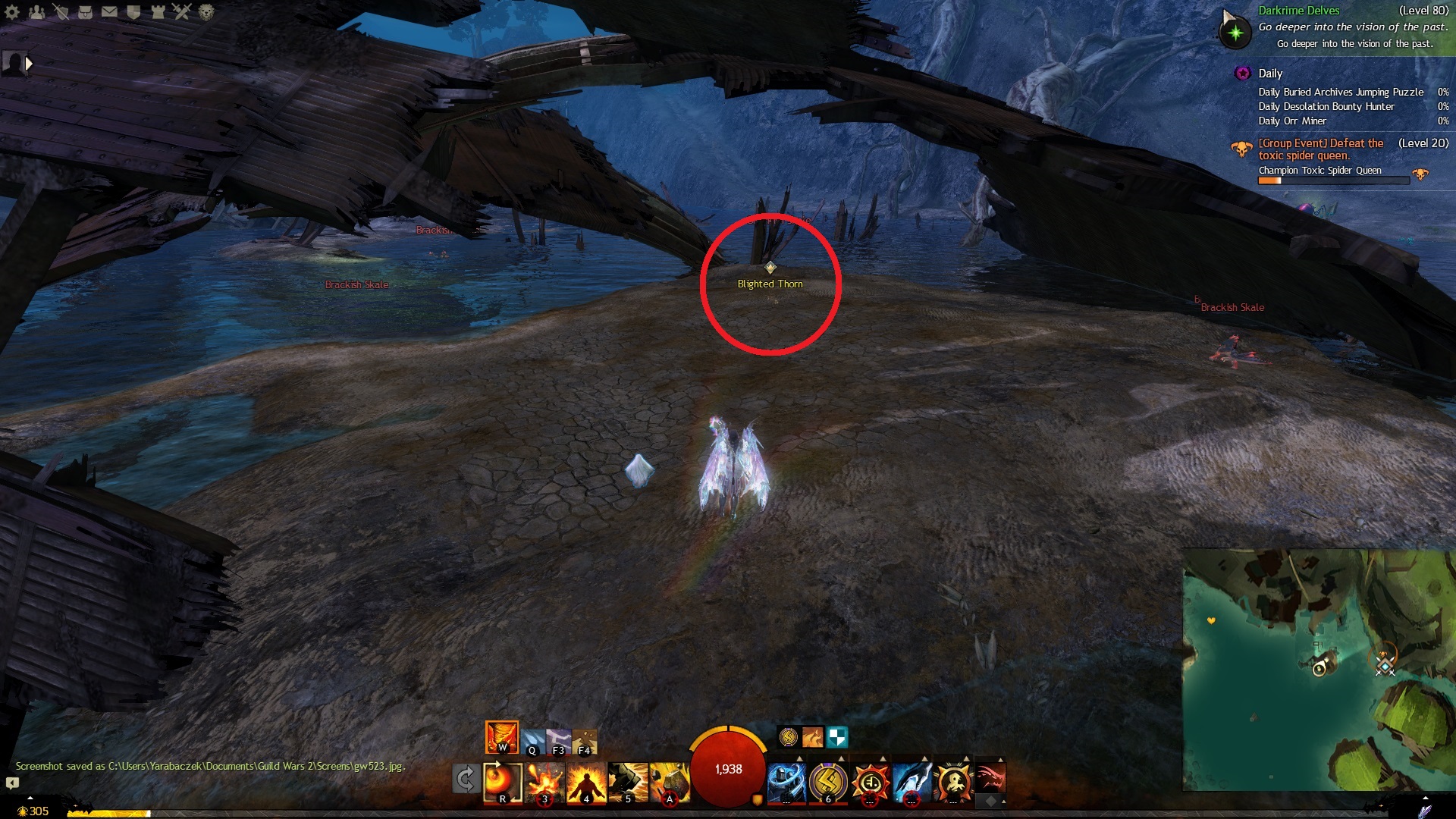Open the game menu gear icon
This screenshot has height=819, width=1456.
pyautogui.click(x=12, y=11)
